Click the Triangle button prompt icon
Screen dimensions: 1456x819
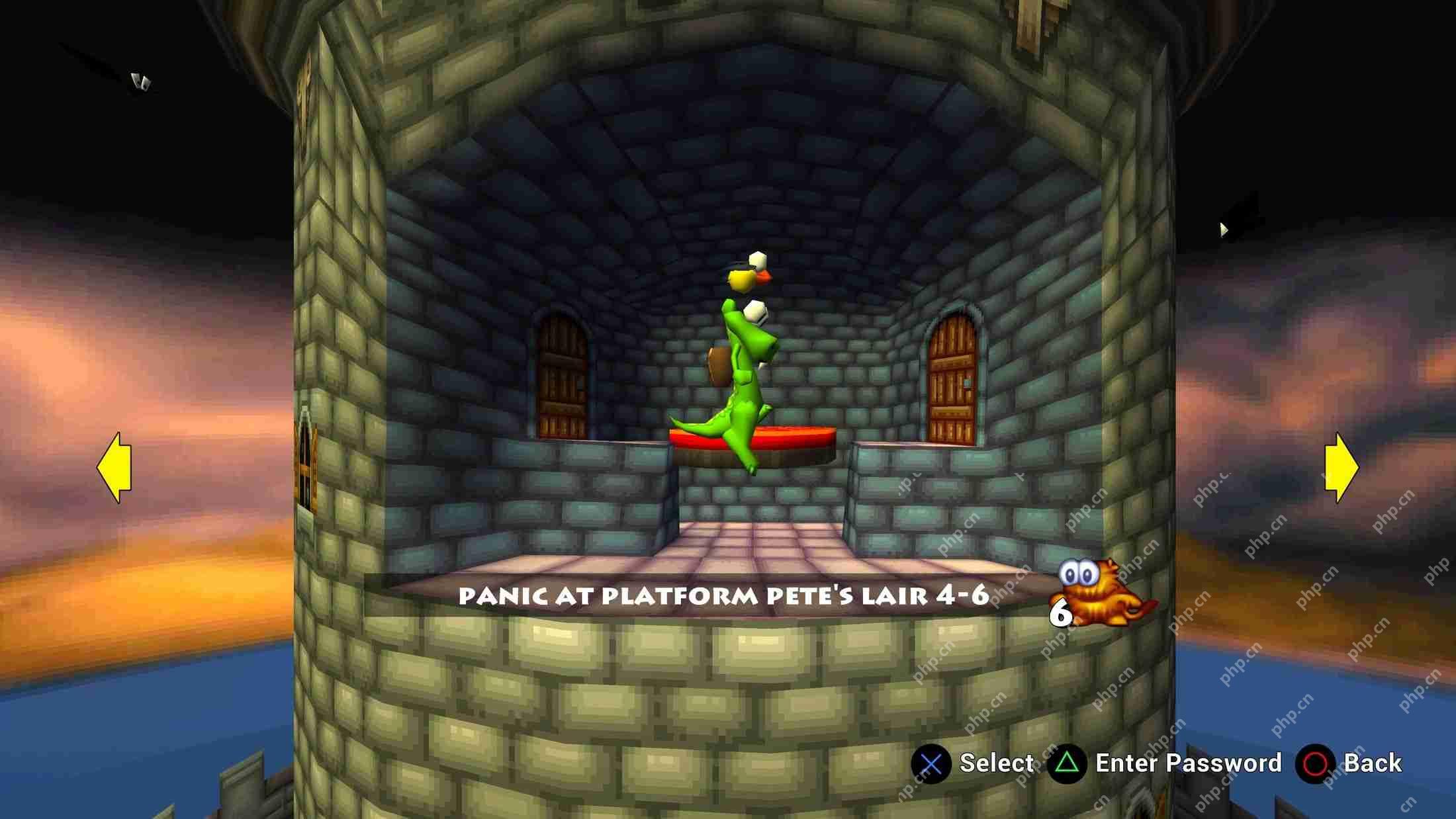coord(1066,763)
